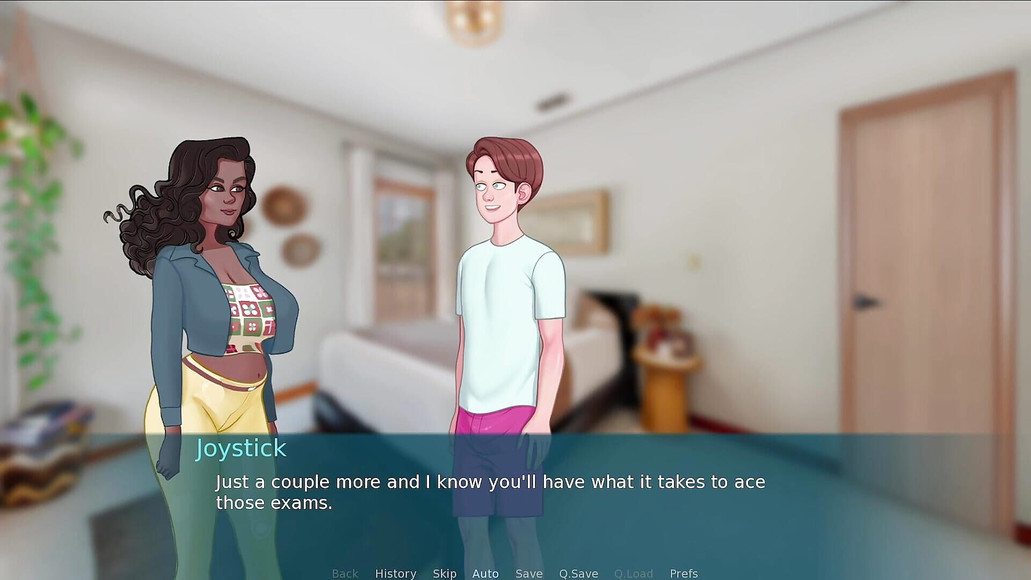Toggle Auto-advance mode

[x=485, y=573]
